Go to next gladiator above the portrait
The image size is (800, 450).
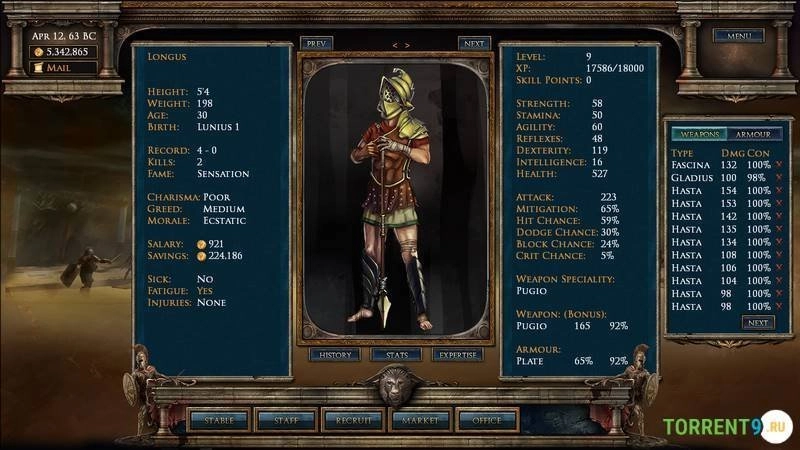coord(474,44)
